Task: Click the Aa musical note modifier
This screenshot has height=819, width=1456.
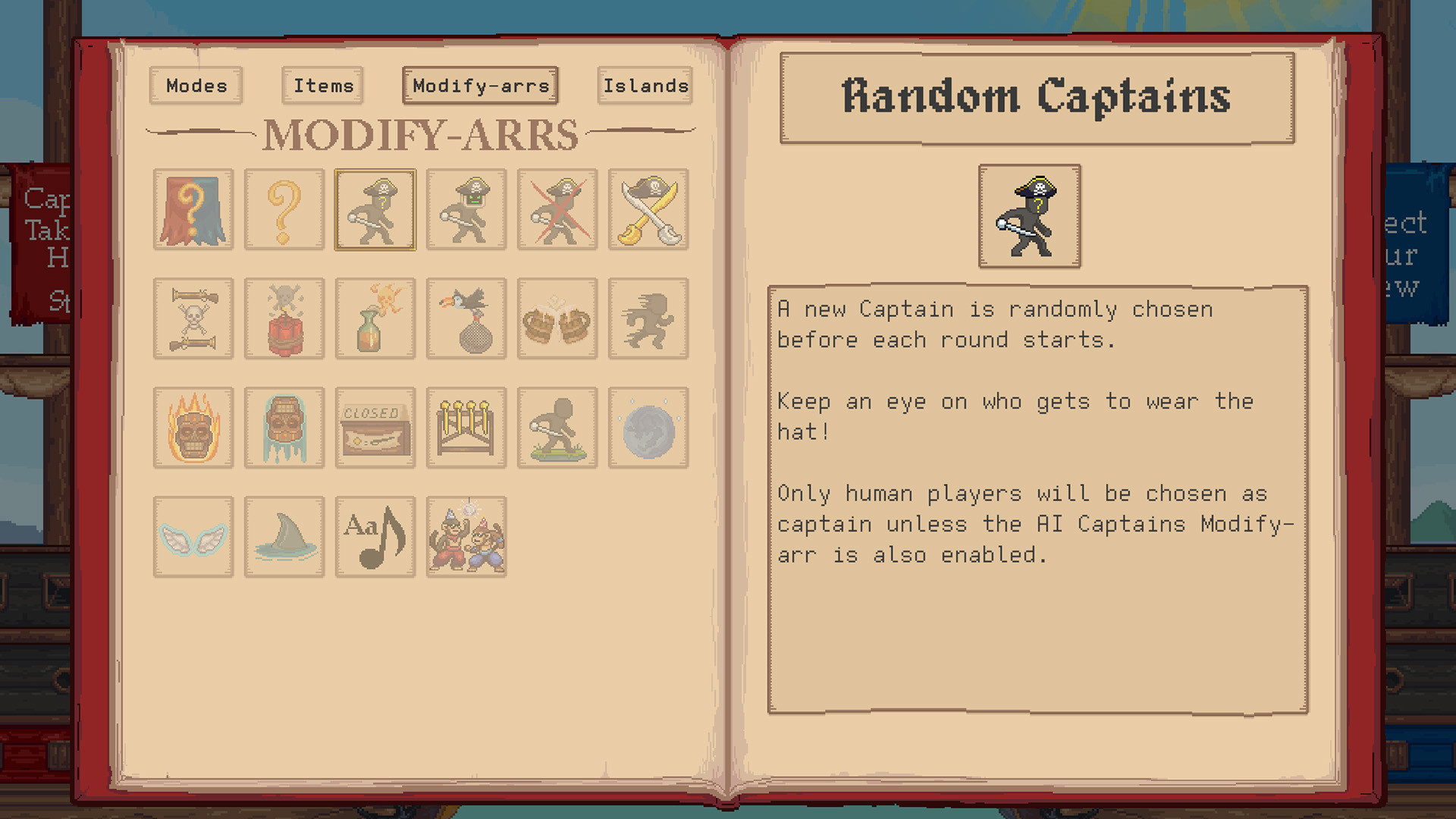Action: 375,536
